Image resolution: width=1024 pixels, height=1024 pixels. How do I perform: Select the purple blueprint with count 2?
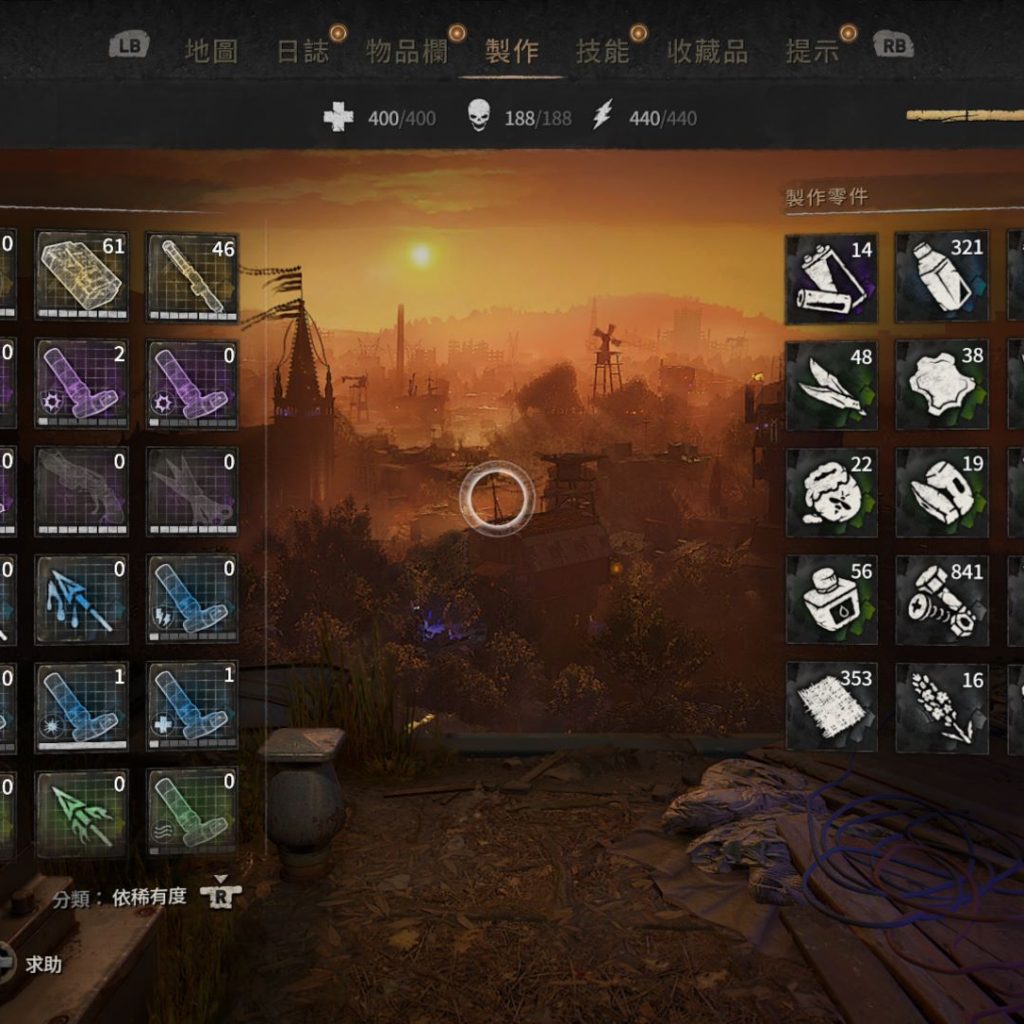point(82,384)
